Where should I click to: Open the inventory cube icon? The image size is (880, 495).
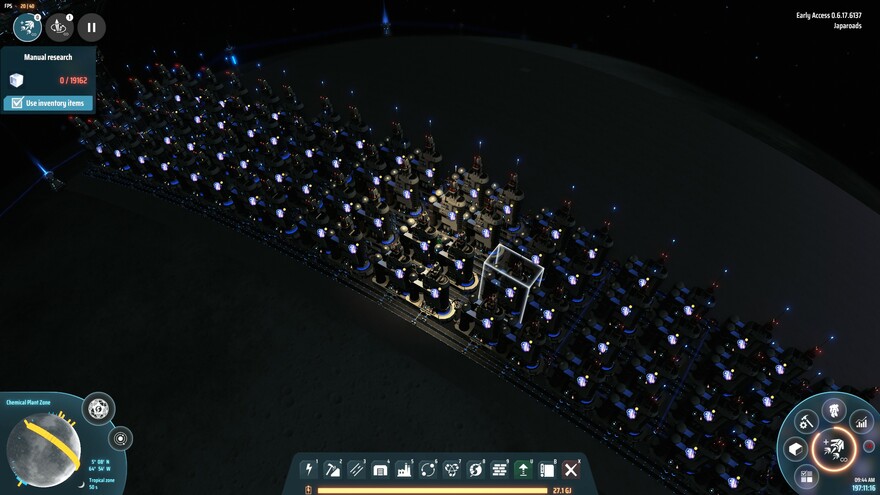(796, 448)
